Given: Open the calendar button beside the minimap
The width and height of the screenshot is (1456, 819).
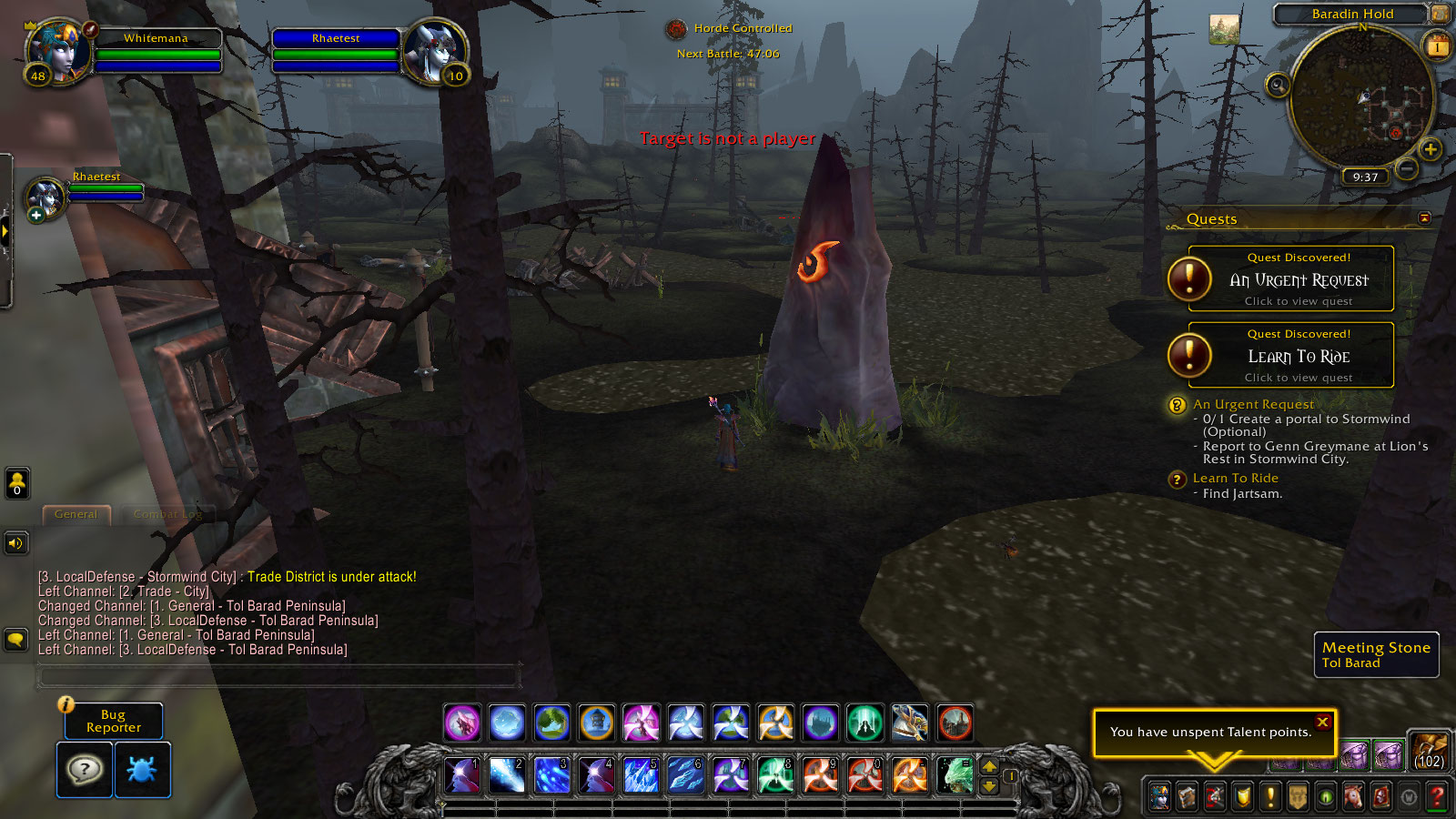Looking at the screenshot, I should tap(1438, 45).
